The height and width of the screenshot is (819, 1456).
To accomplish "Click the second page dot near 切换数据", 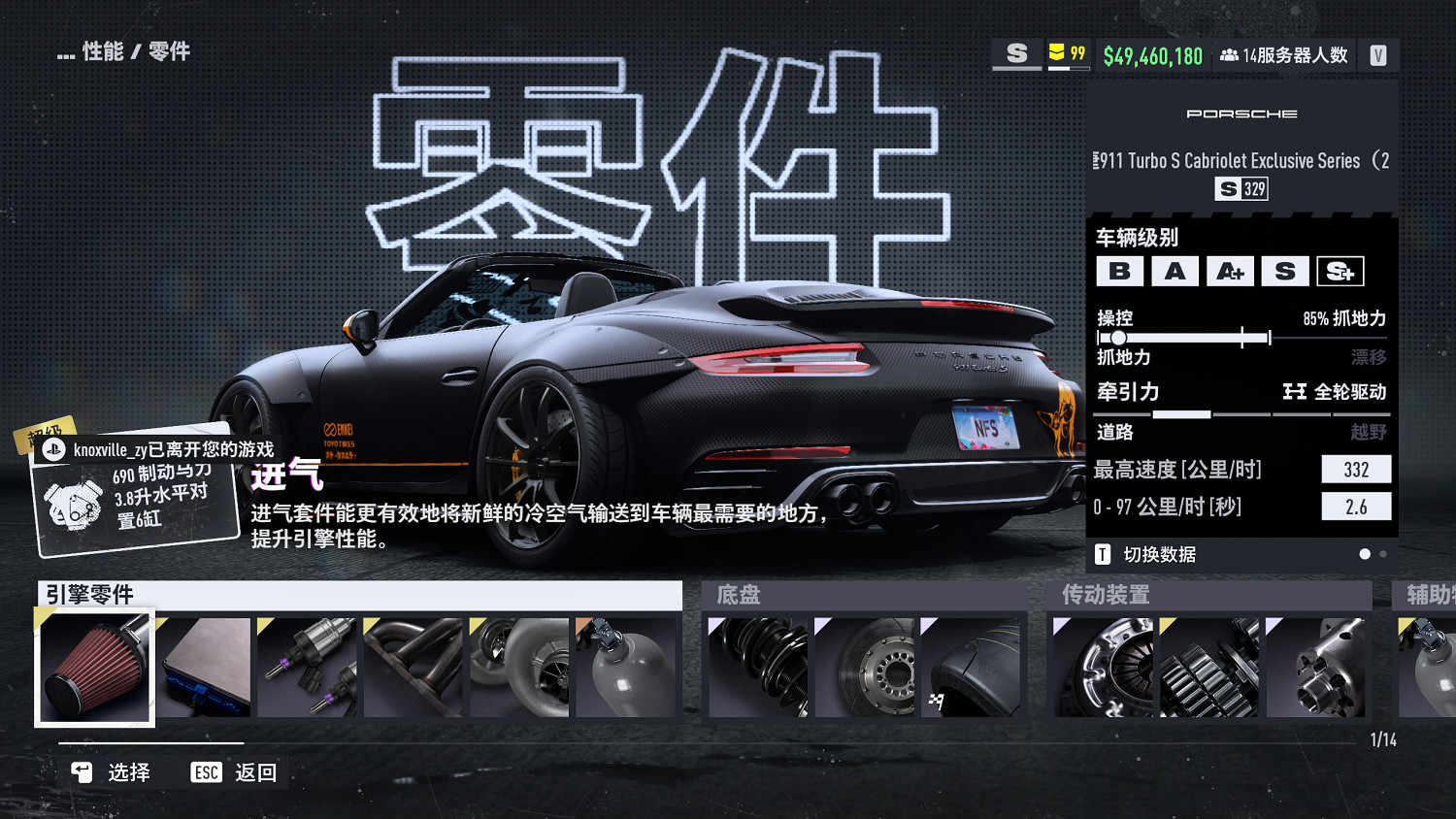I will click(1383, 553).
